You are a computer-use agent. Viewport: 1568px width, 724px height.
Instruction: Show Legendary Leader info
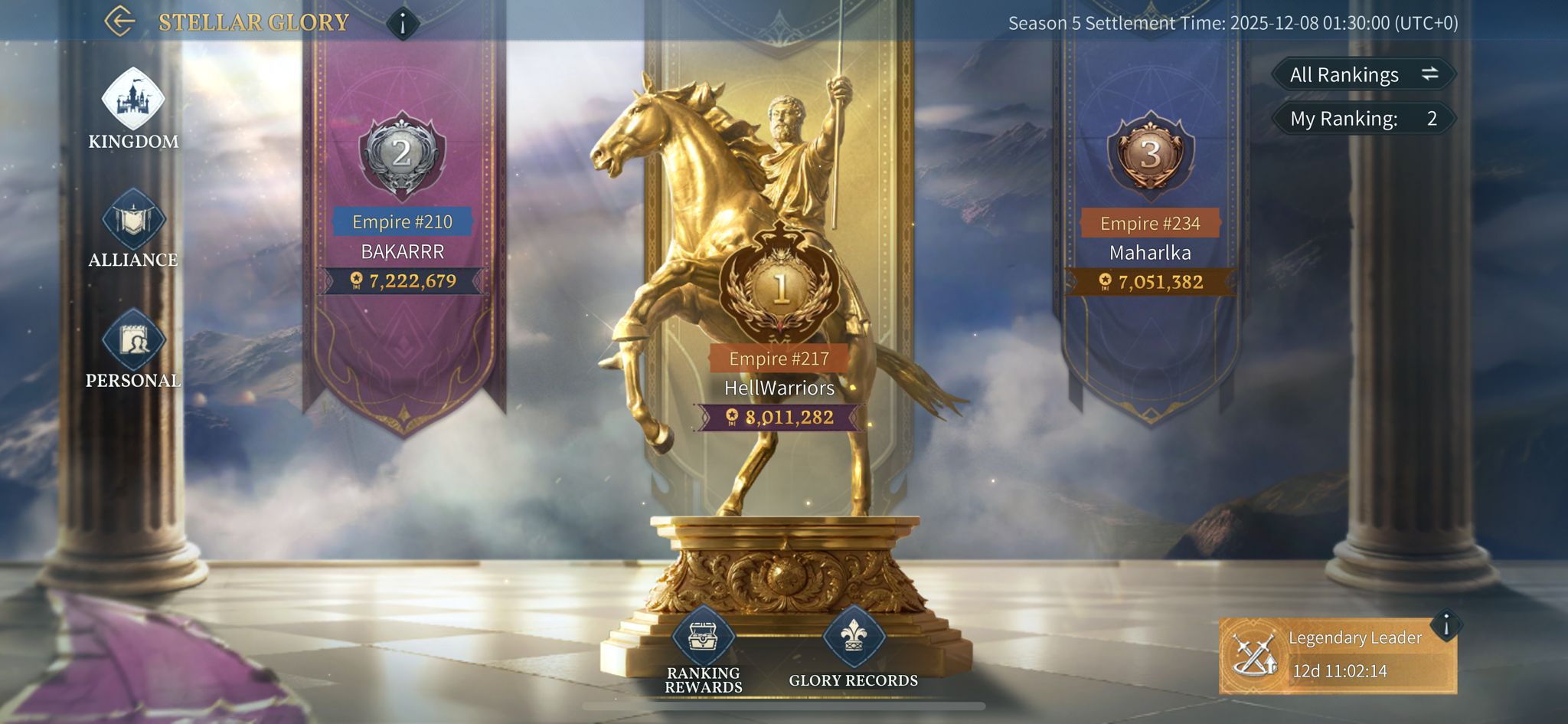coord(1446,625)
